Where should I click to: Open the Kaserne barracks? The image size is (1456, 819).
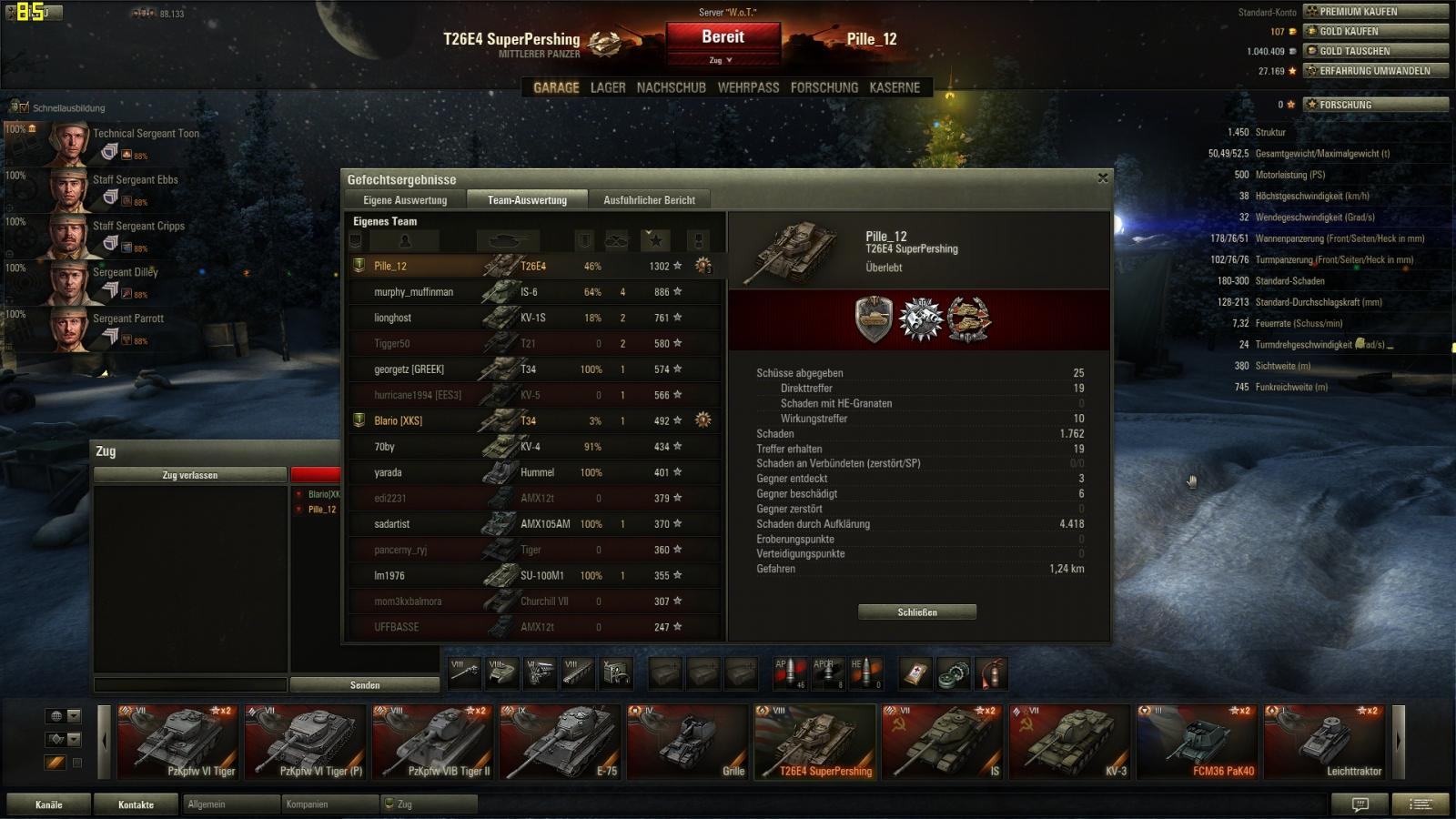(x=895, y=88)
